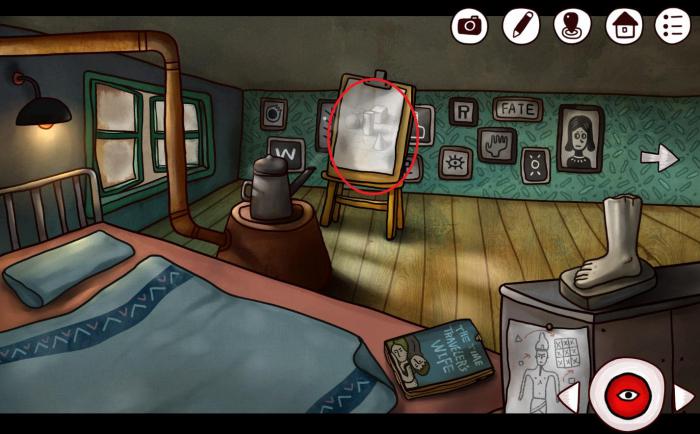Open the camera snapshot tool
The image size is (700, 434).
(x=469, y=25)
